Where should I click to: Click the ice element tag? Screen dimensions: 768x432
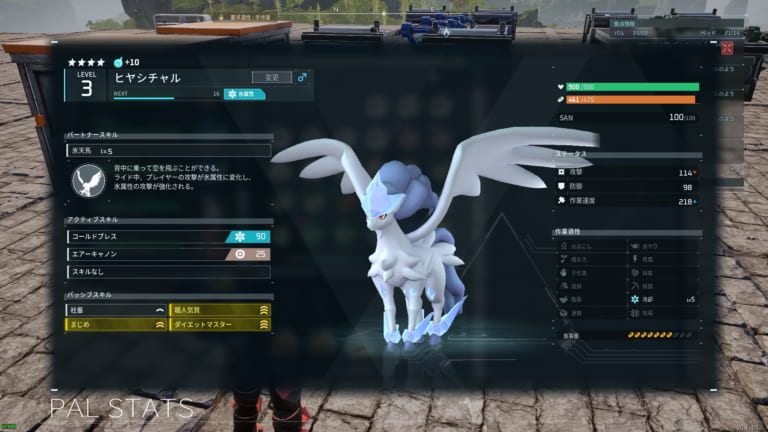[x=245, y=94]
